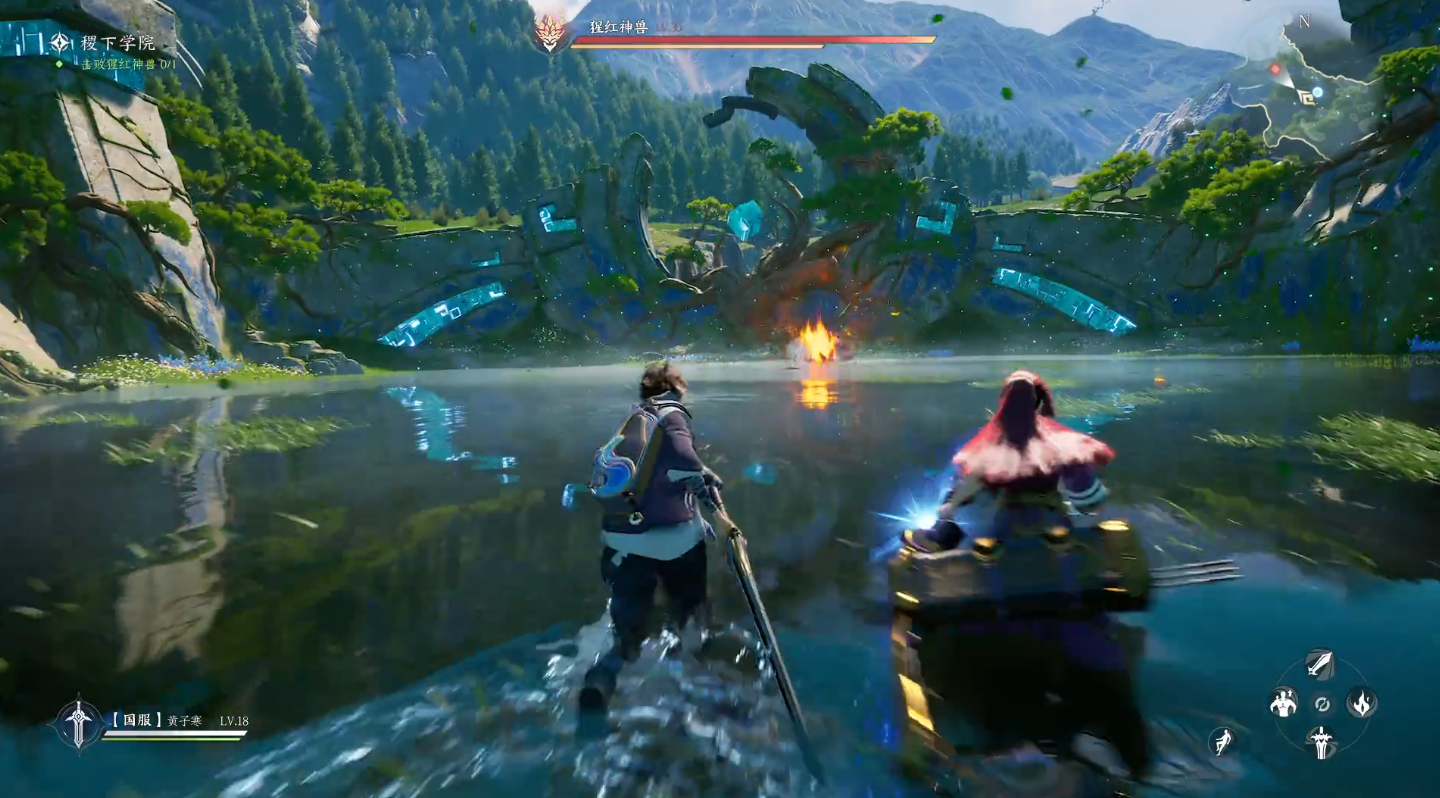The height and width of the screenshot is (798, 1440).
Task: Tap the circular swap icon in skill wheel
Action: 1321,704
